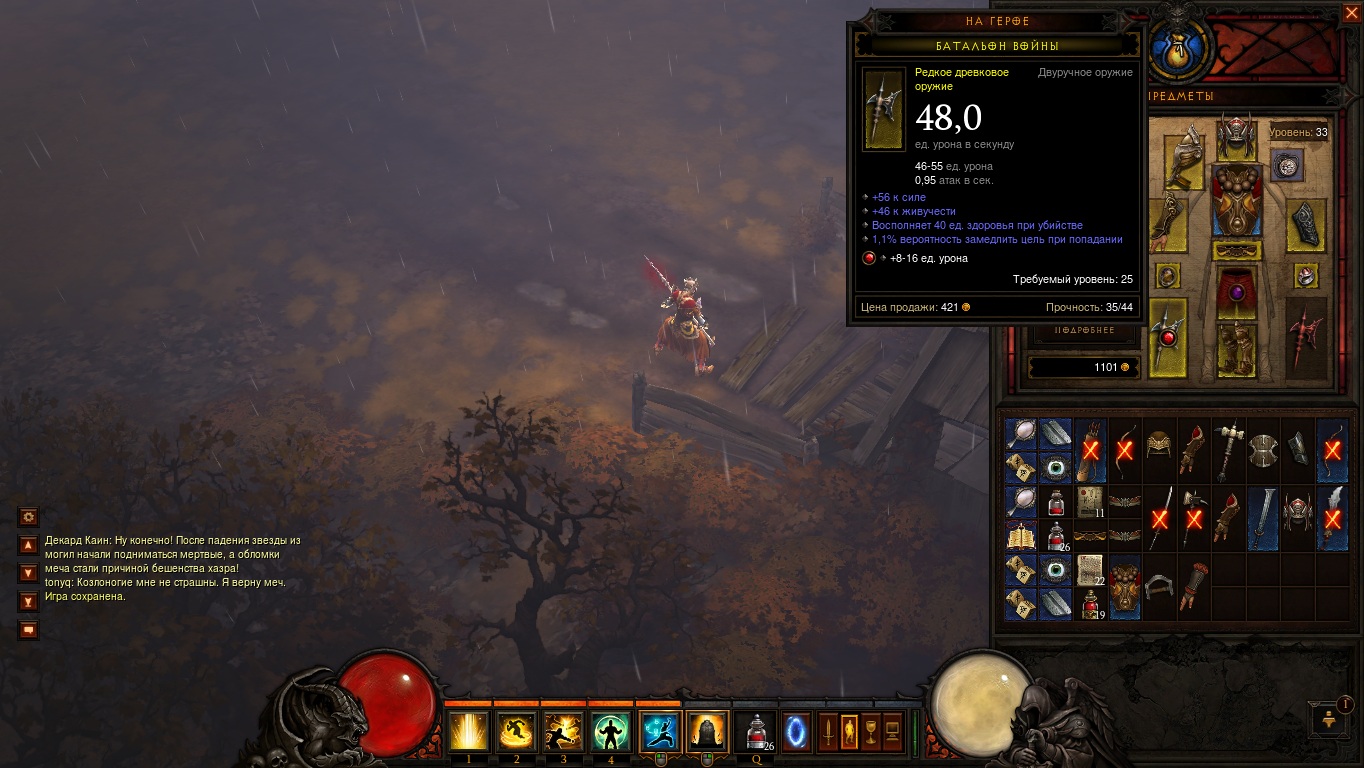The image size is (1364, 768).
Task: Select the main-hand polearm weapon slot
Action: (1167, 338)
